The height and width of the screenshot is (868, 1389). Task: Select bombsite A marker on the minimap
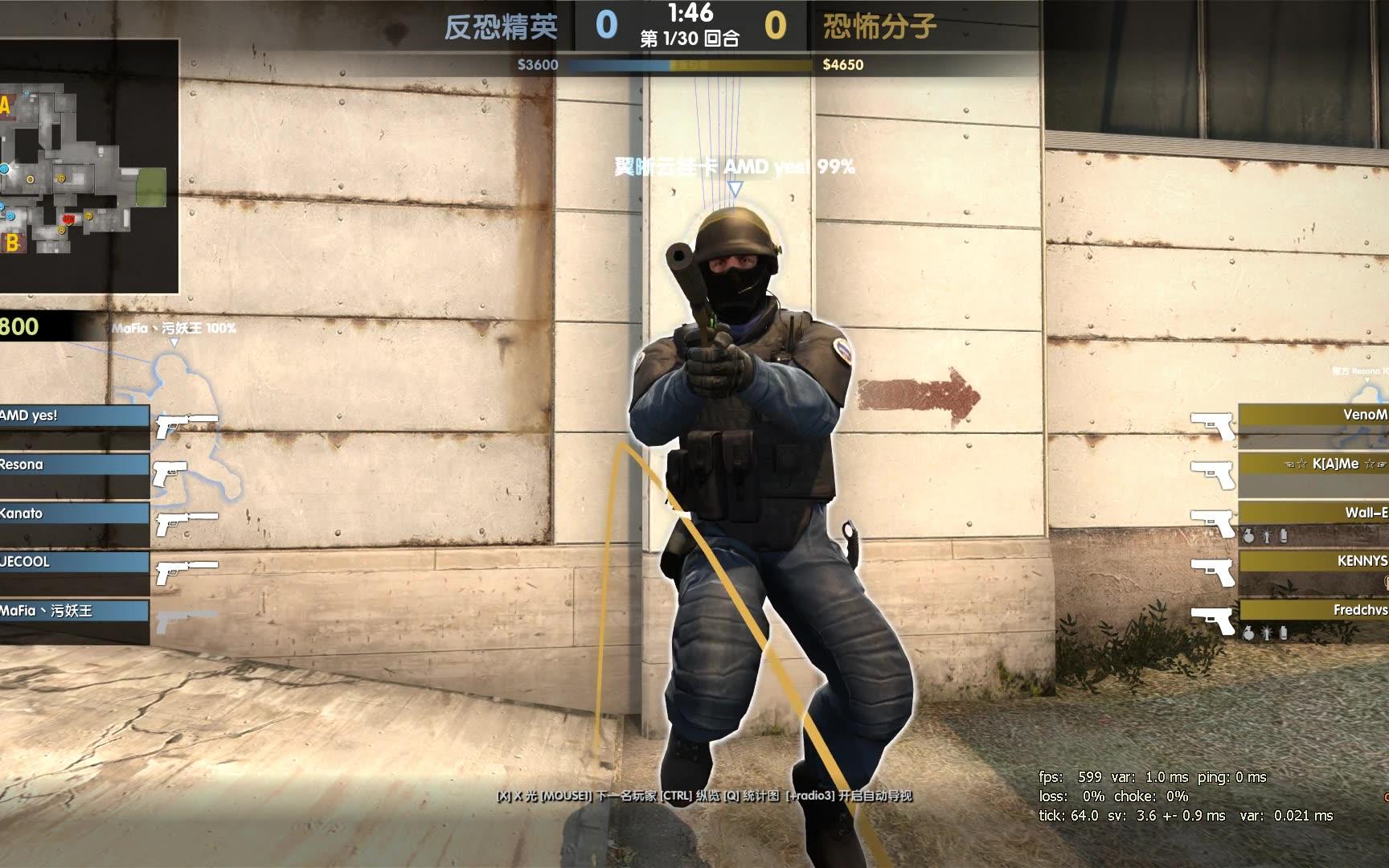[6, 105]
